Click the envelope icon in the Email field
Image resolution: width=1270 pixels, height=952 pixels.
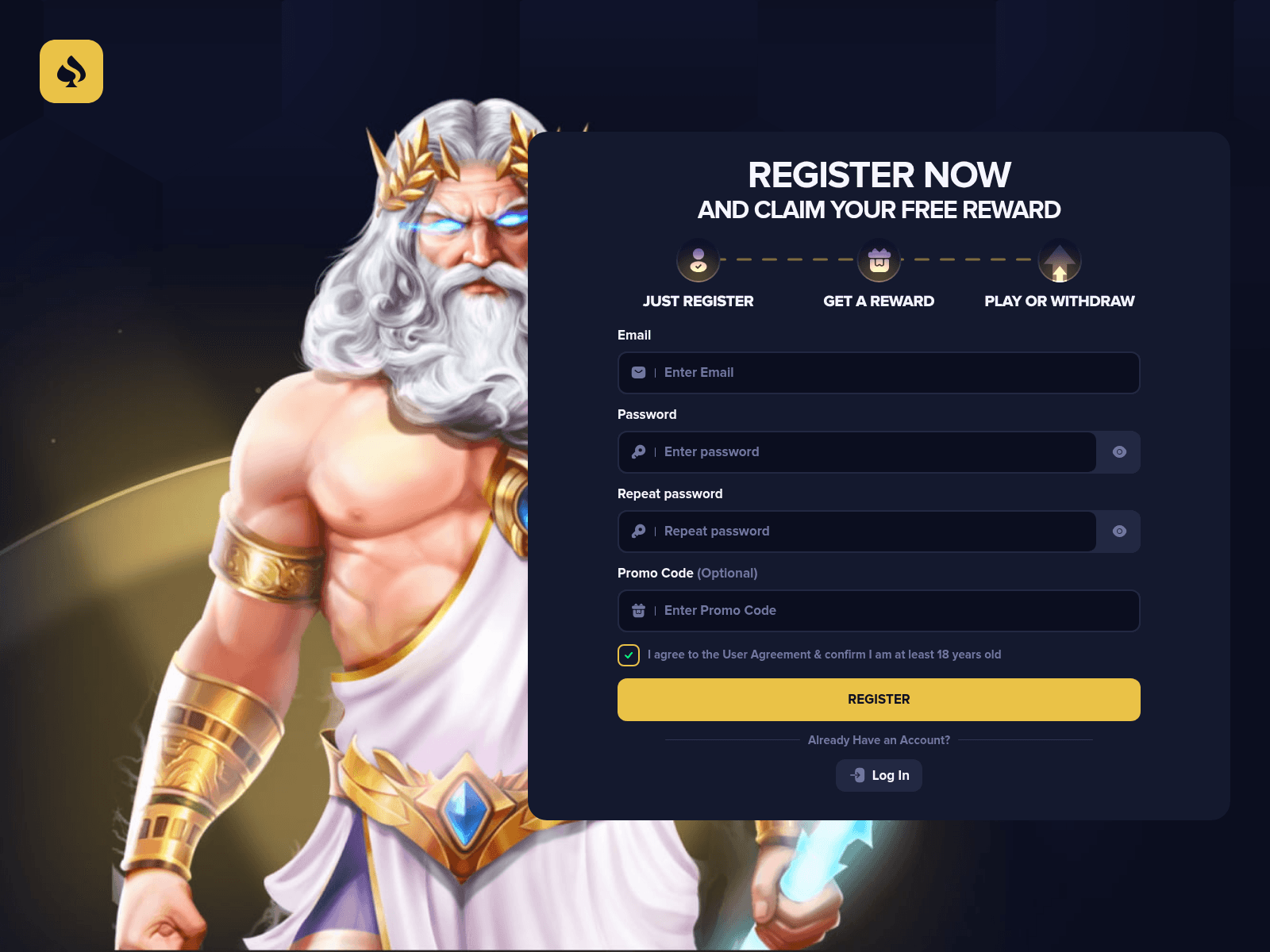pyautogui.click(x=638, y=372)
